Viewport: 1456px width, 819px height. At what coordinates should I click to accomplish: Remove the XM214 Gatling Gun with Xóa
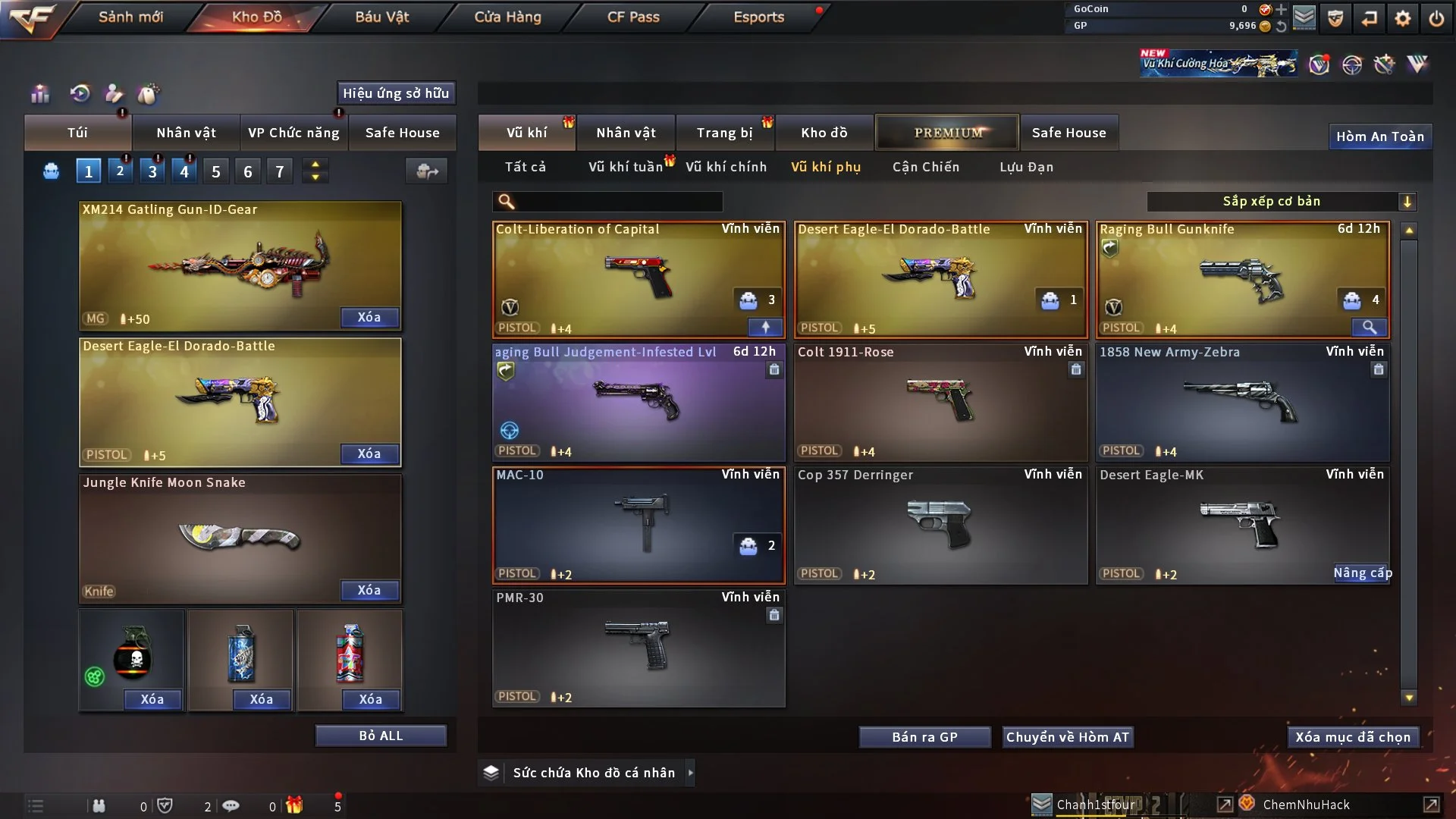click(x=369, y=317)
